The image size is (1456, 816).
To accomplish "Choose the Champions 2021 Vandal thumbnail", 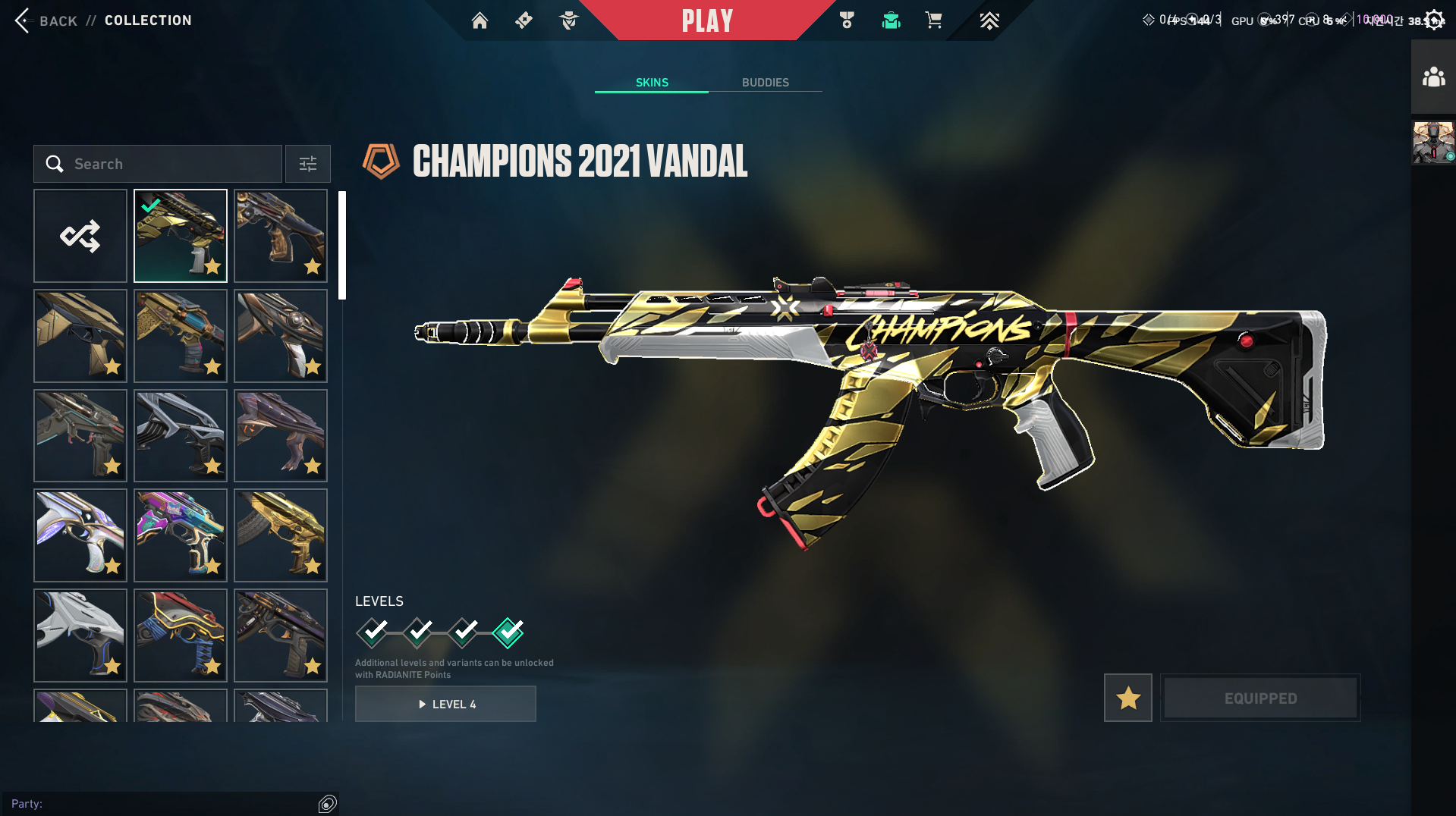I will (181, 236).
